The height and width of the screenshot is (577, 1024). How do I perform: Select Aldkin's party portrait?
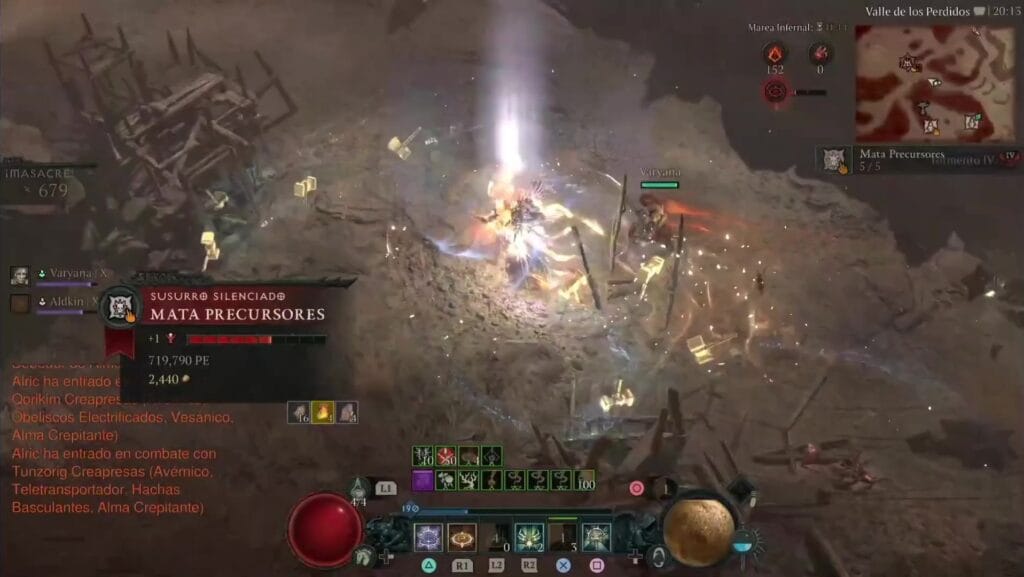(x=20, y=301)
